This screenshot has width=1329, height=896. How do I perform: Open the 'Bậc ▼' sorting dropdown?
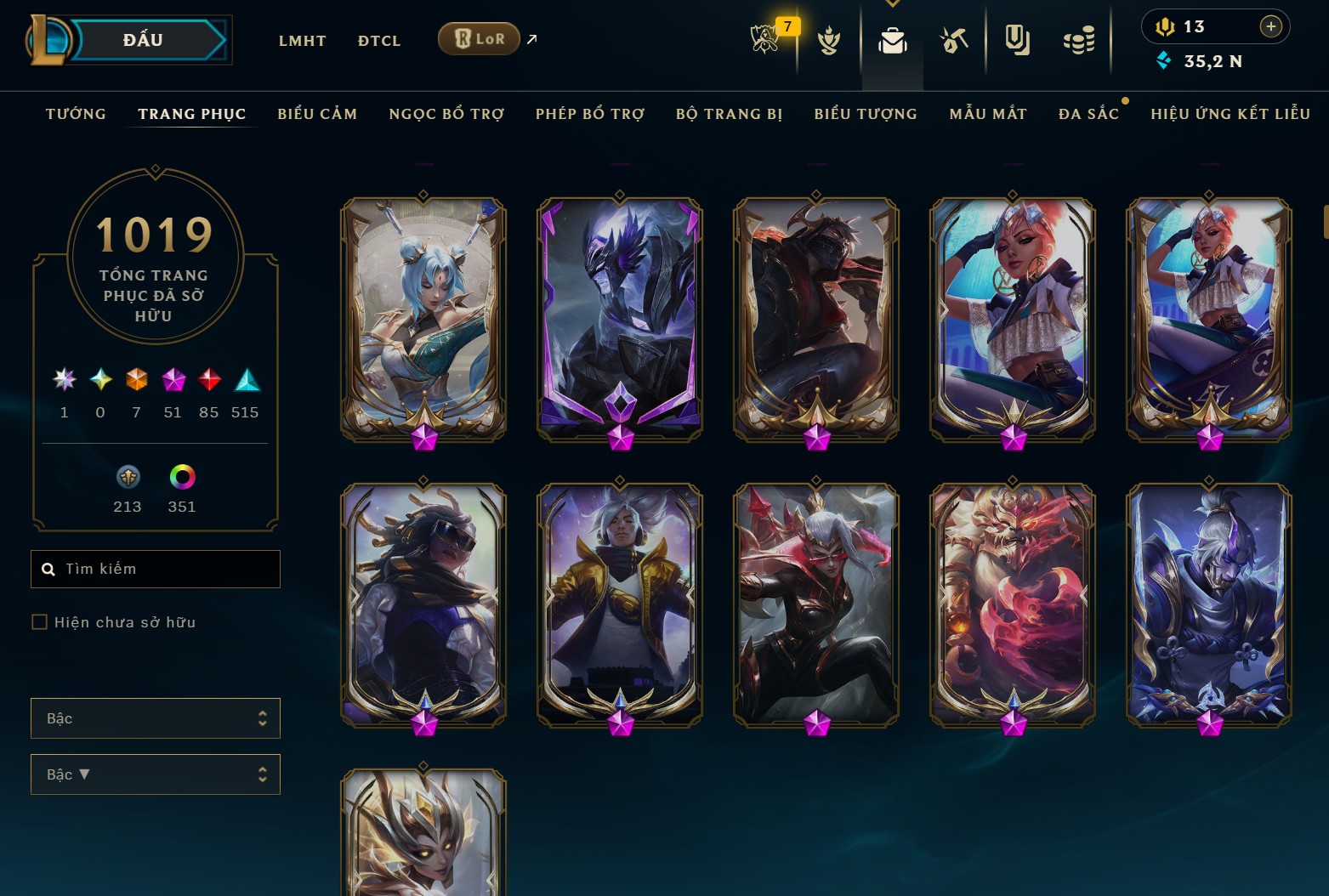click(x=156, y=774)
